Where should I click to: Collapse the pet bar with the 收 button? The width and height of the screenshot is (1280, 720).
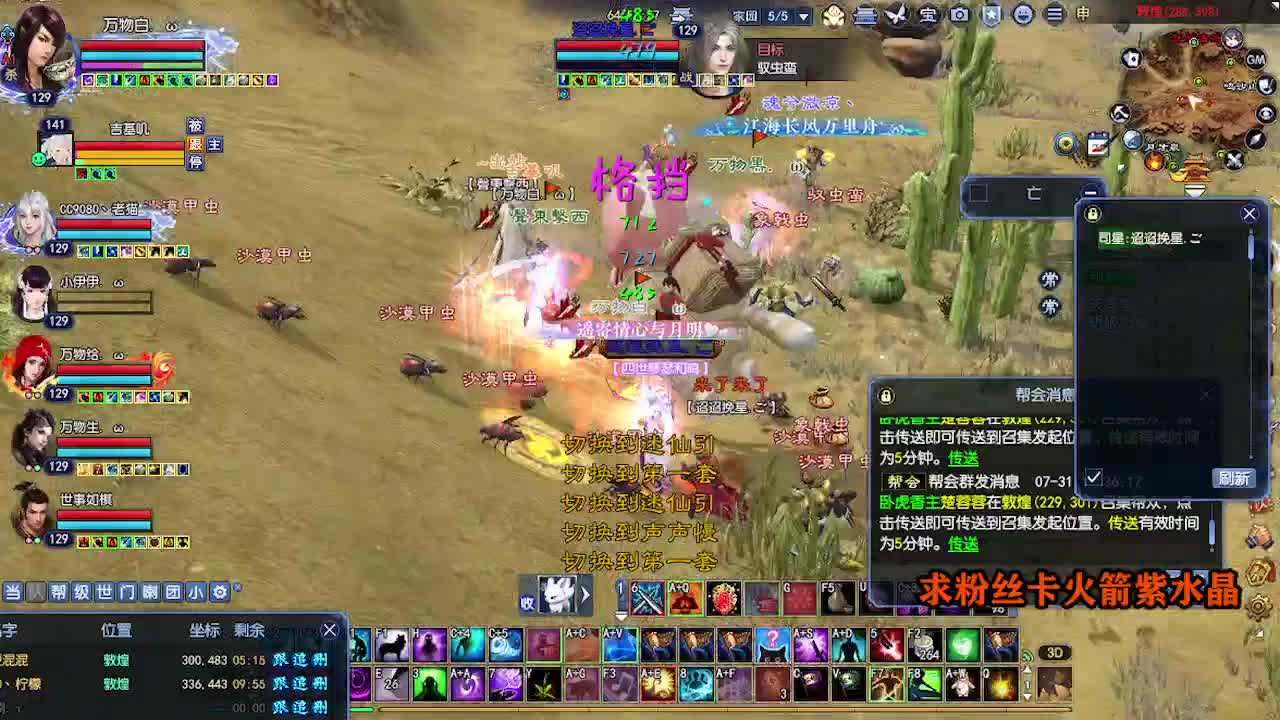pyautogui.click(x=527, y=601)
